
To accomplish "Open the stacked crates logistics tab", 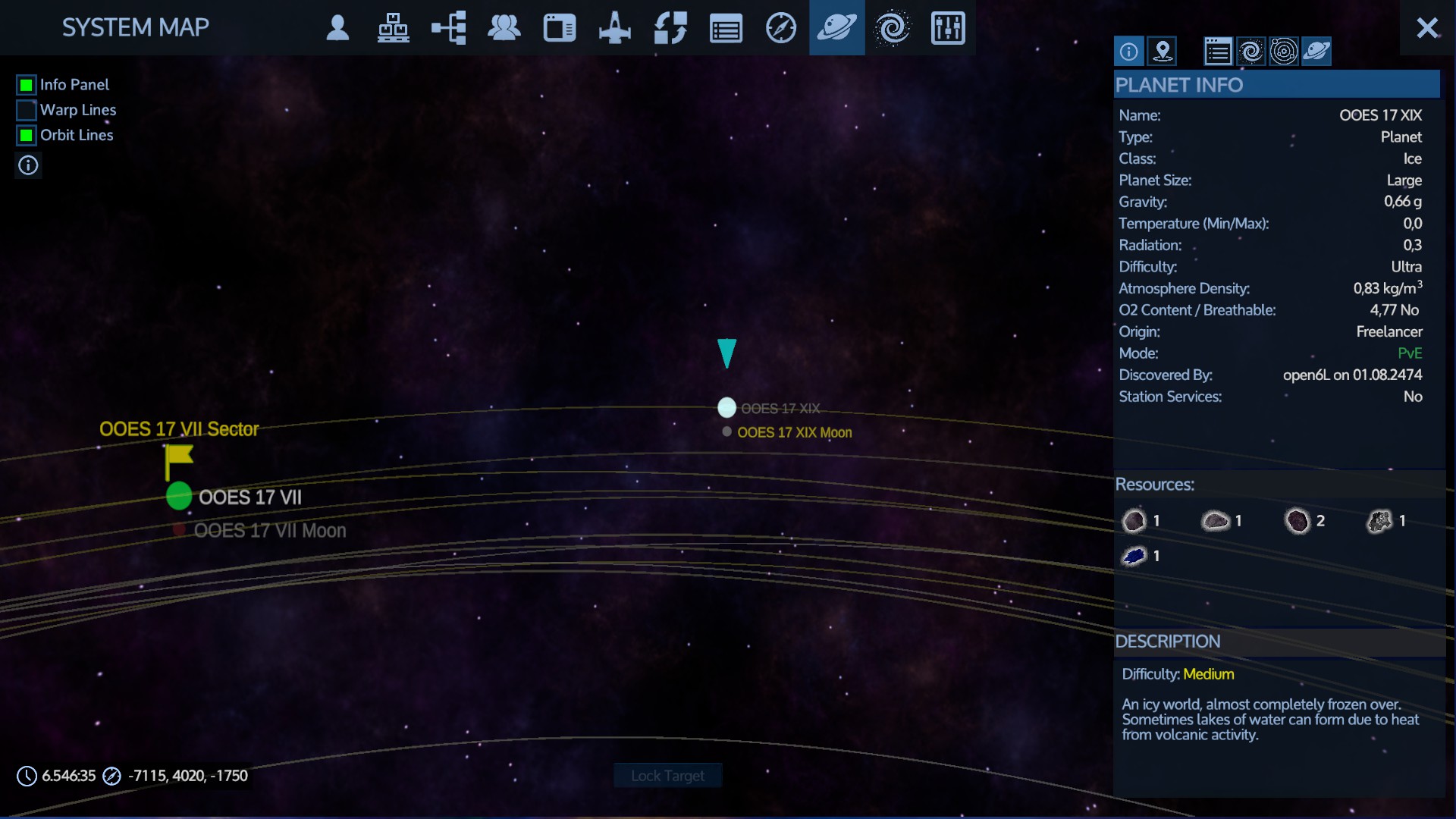I will (393, 28).
